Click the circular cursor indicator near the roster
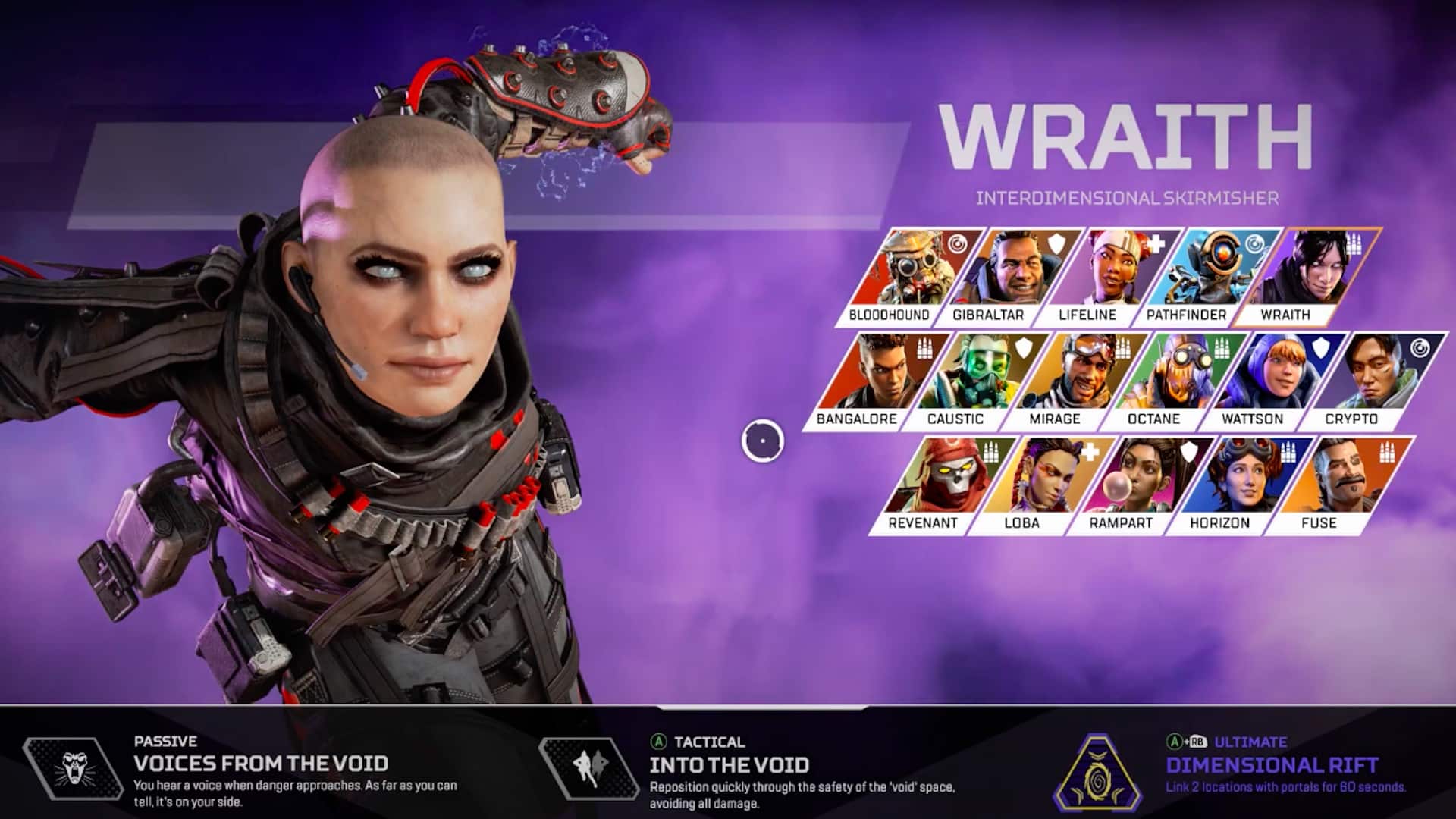1456x819 pixels. pos(762,440)
